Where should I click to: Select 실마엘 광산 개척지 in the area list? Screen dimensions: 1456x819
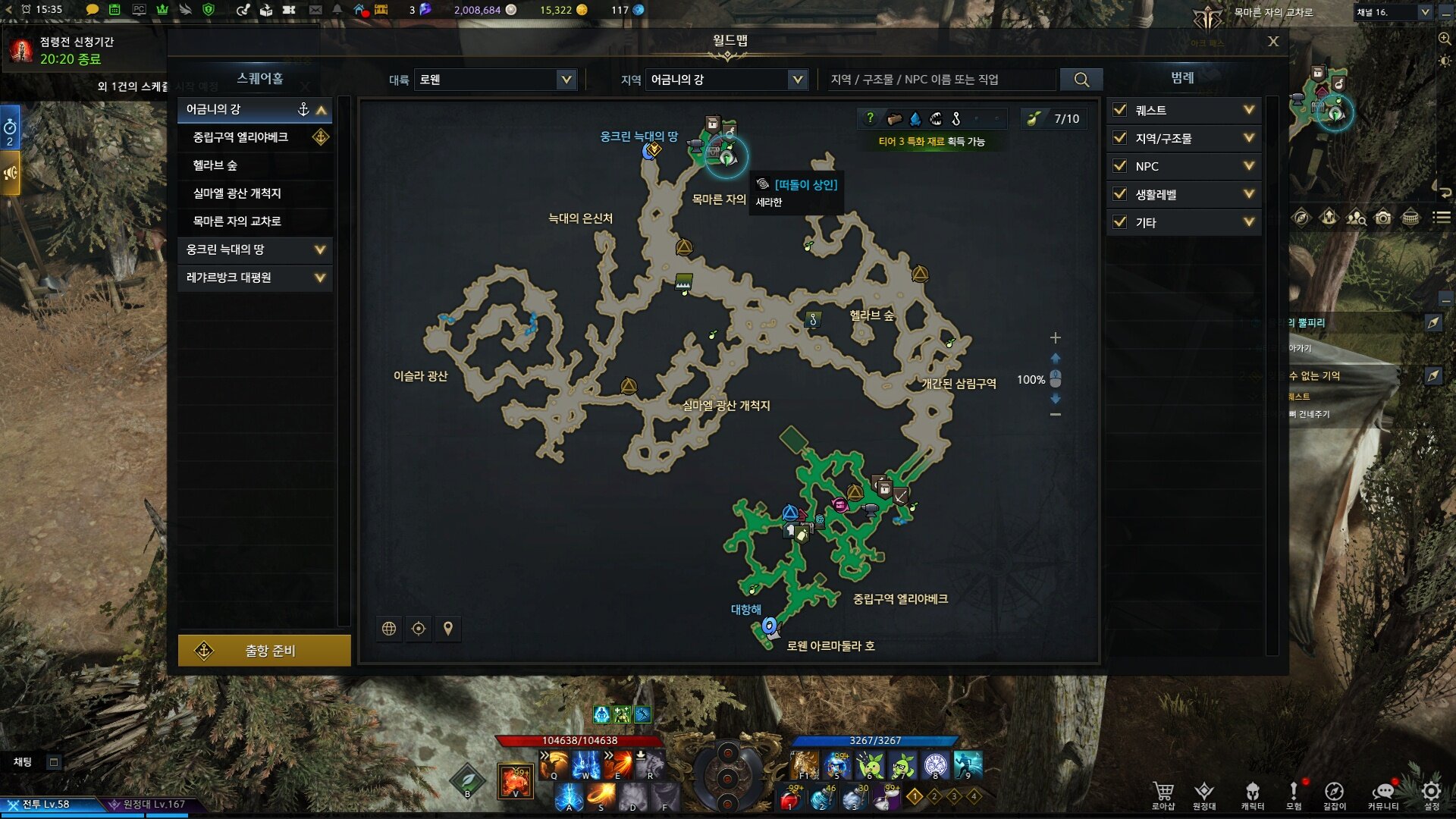pyautogui.click(x=237, y=193)
